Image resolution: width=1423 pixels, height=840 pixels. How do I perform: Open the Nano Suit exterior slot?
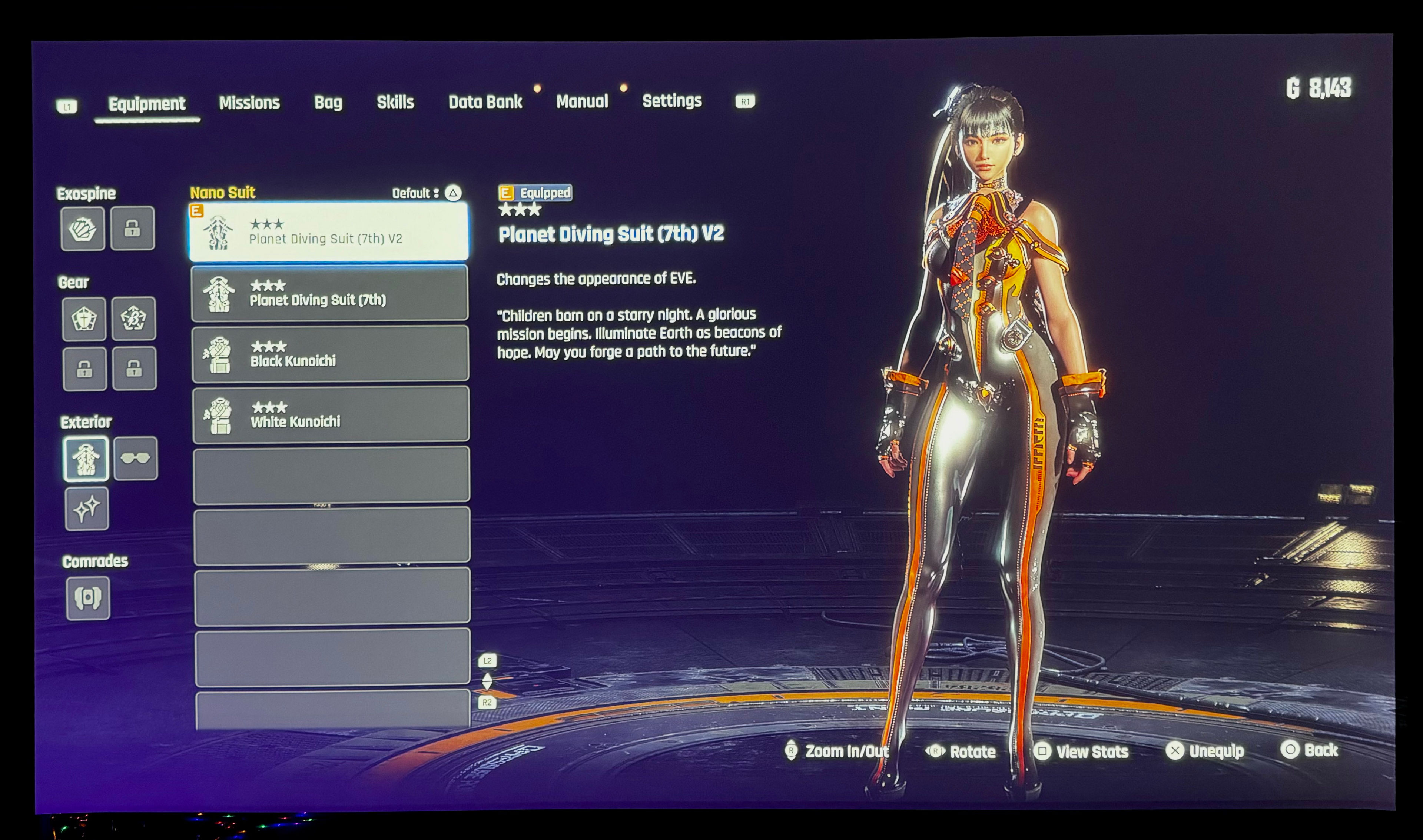coord(86,459)
